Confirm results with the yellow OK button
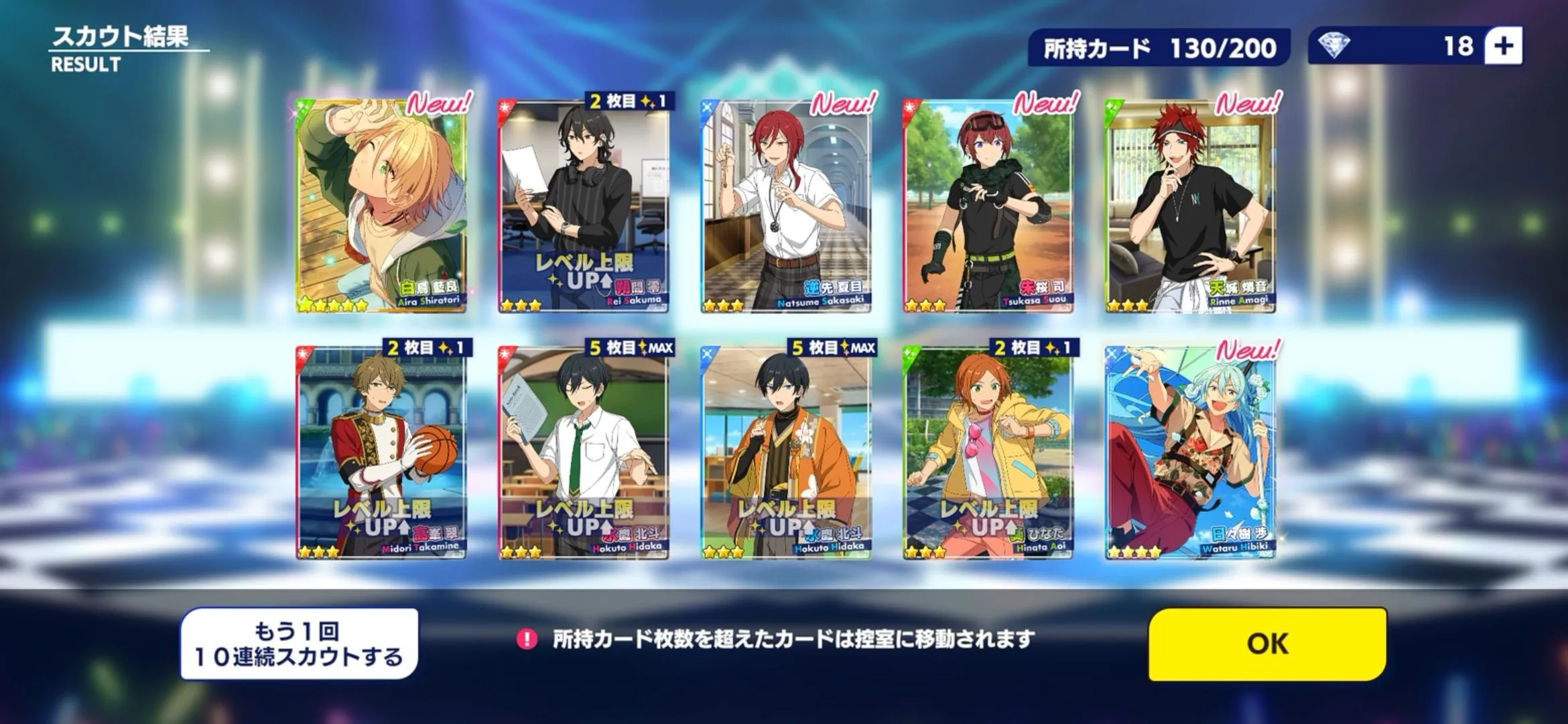Viewport: 1568px width, 724px height. (x=1267, y=644)
